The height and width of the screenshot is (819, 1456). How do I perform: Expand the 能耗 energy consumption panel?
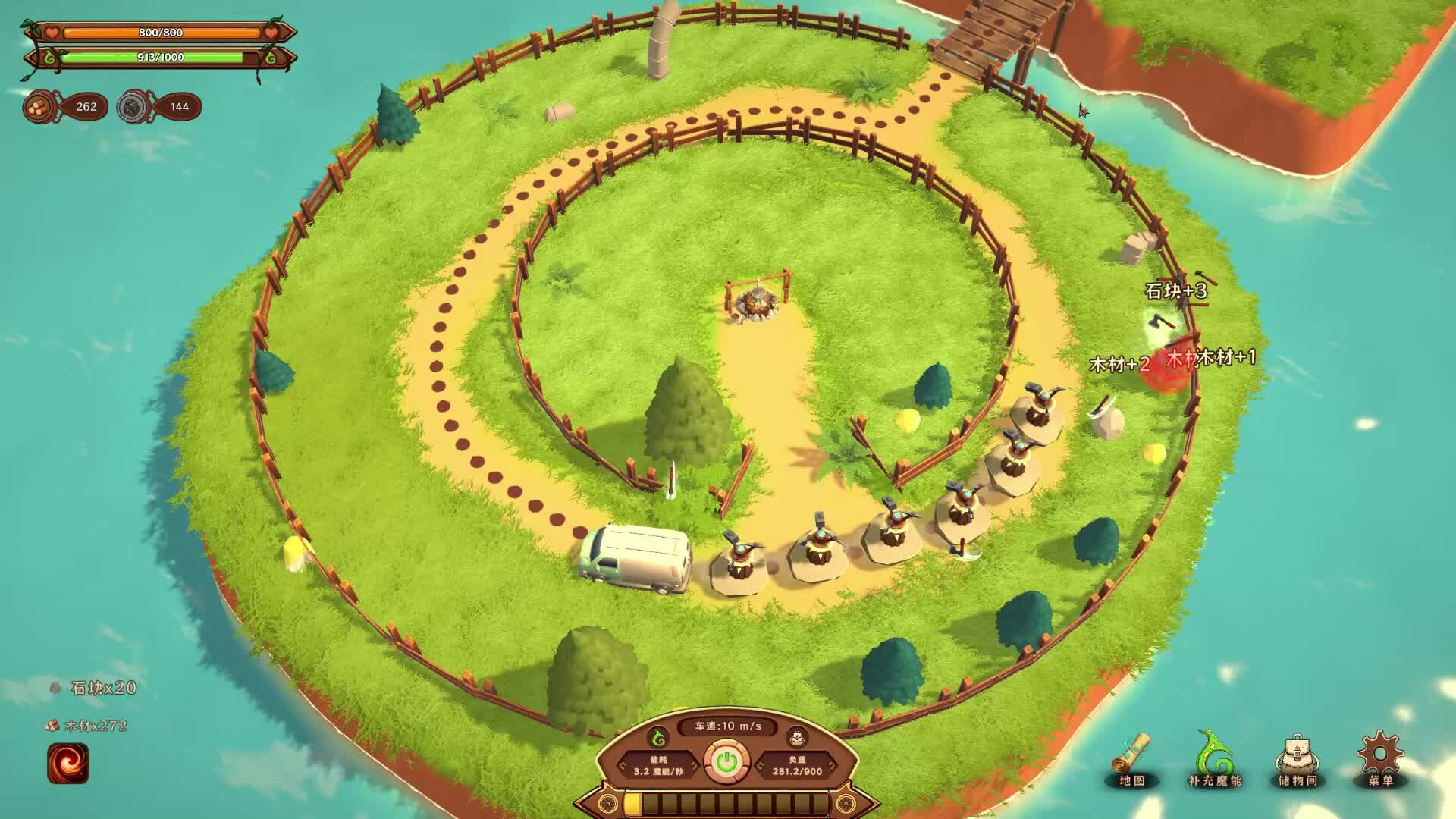click(660, 765)
